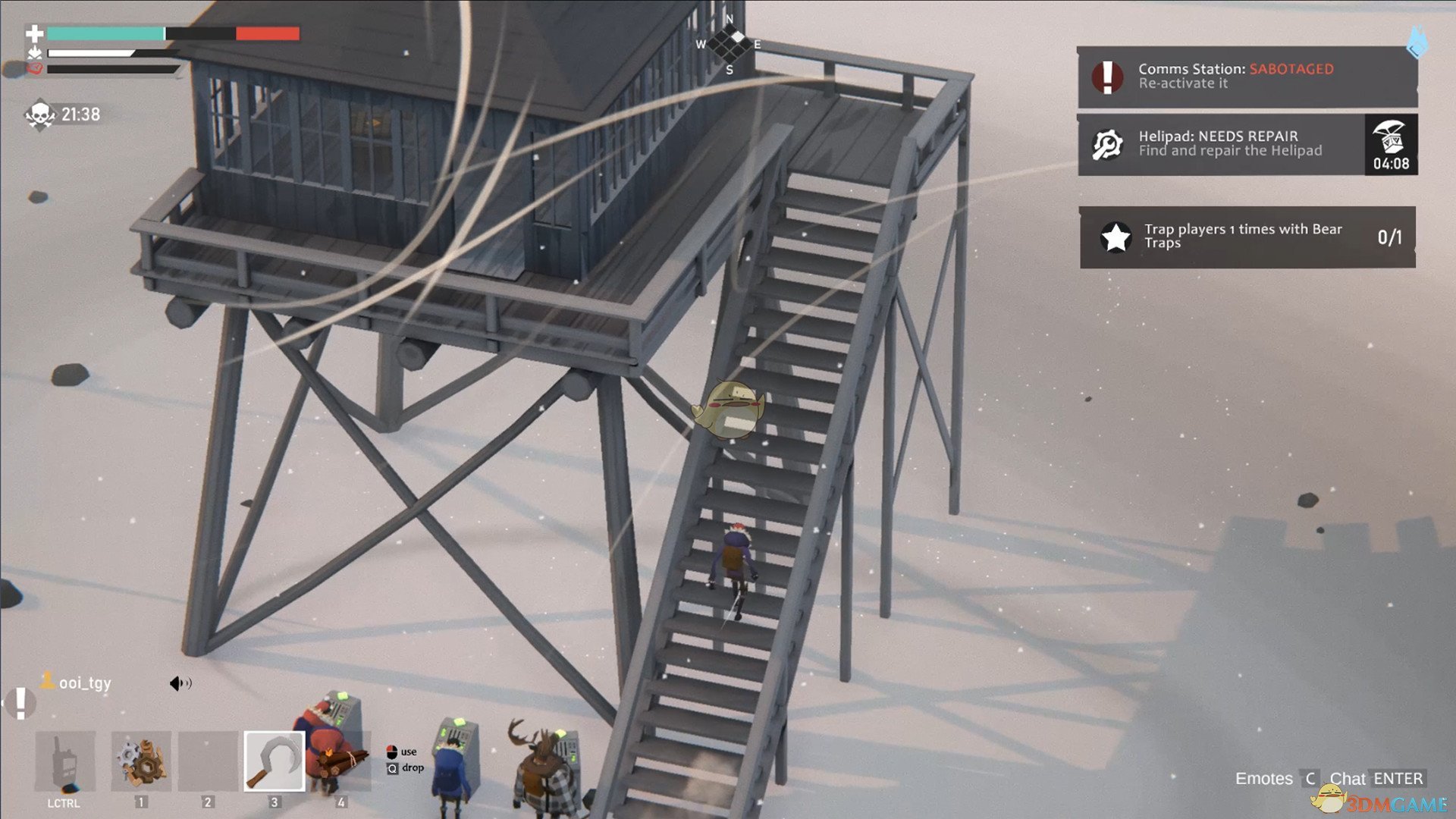Select the firewood bundle hotbar slot

(x=340, y=761)
